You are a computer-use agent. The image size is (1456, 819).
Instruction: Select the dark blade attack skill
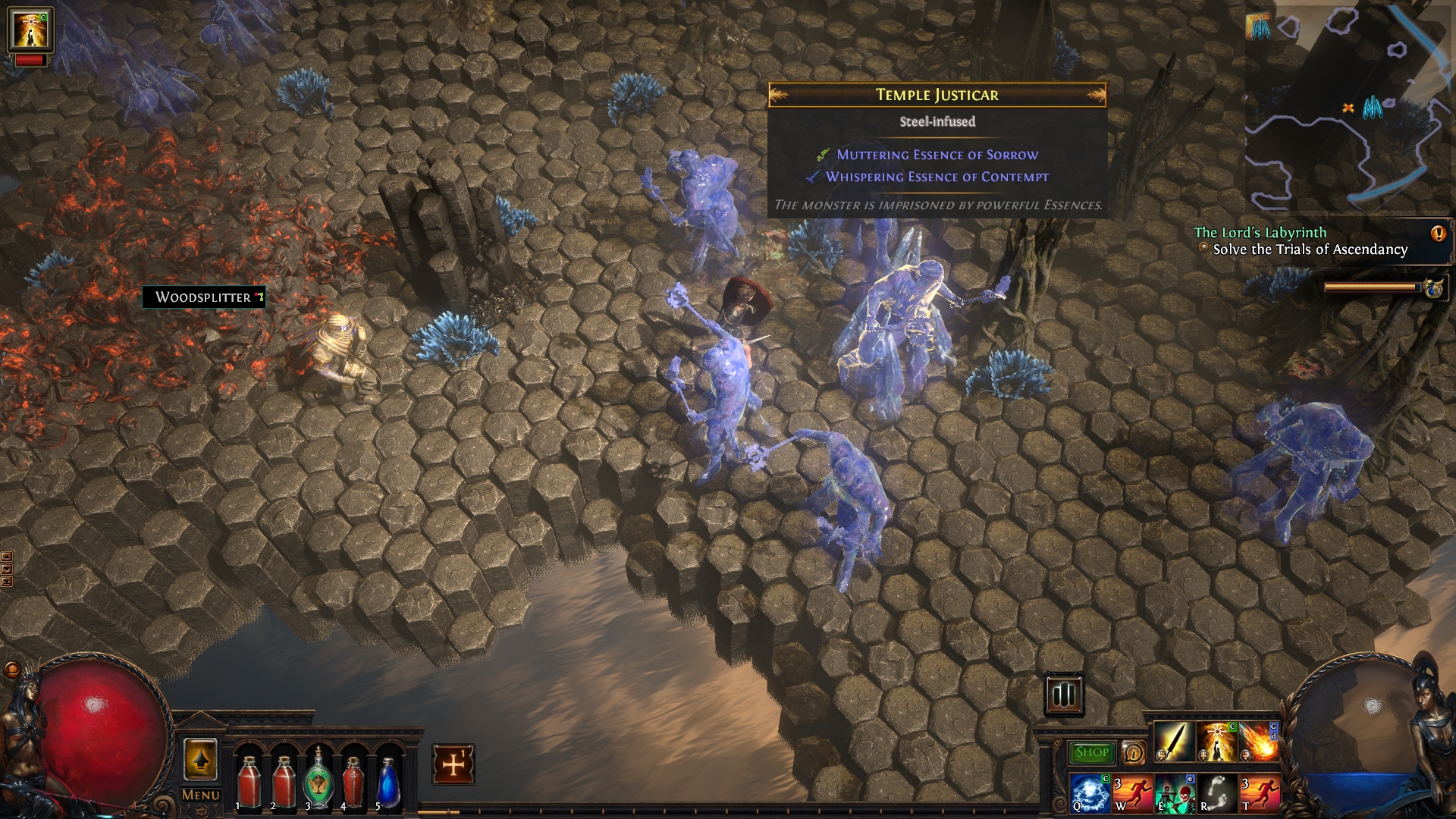(x=1173, y=741)
